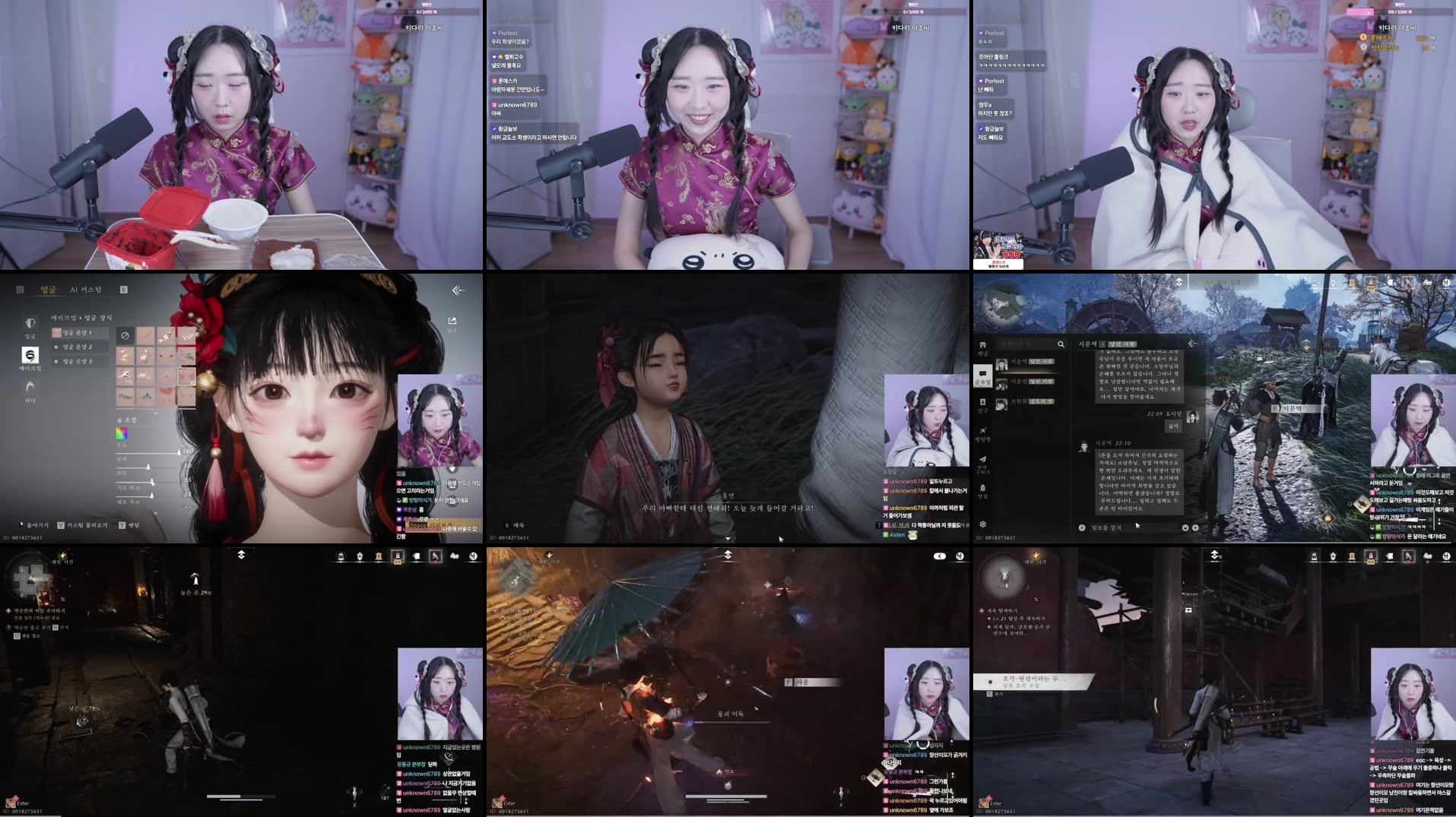Switch to the AI 커스텀 tab
The width and height of the screenshot is (1456, 817).
coord(87,290)
